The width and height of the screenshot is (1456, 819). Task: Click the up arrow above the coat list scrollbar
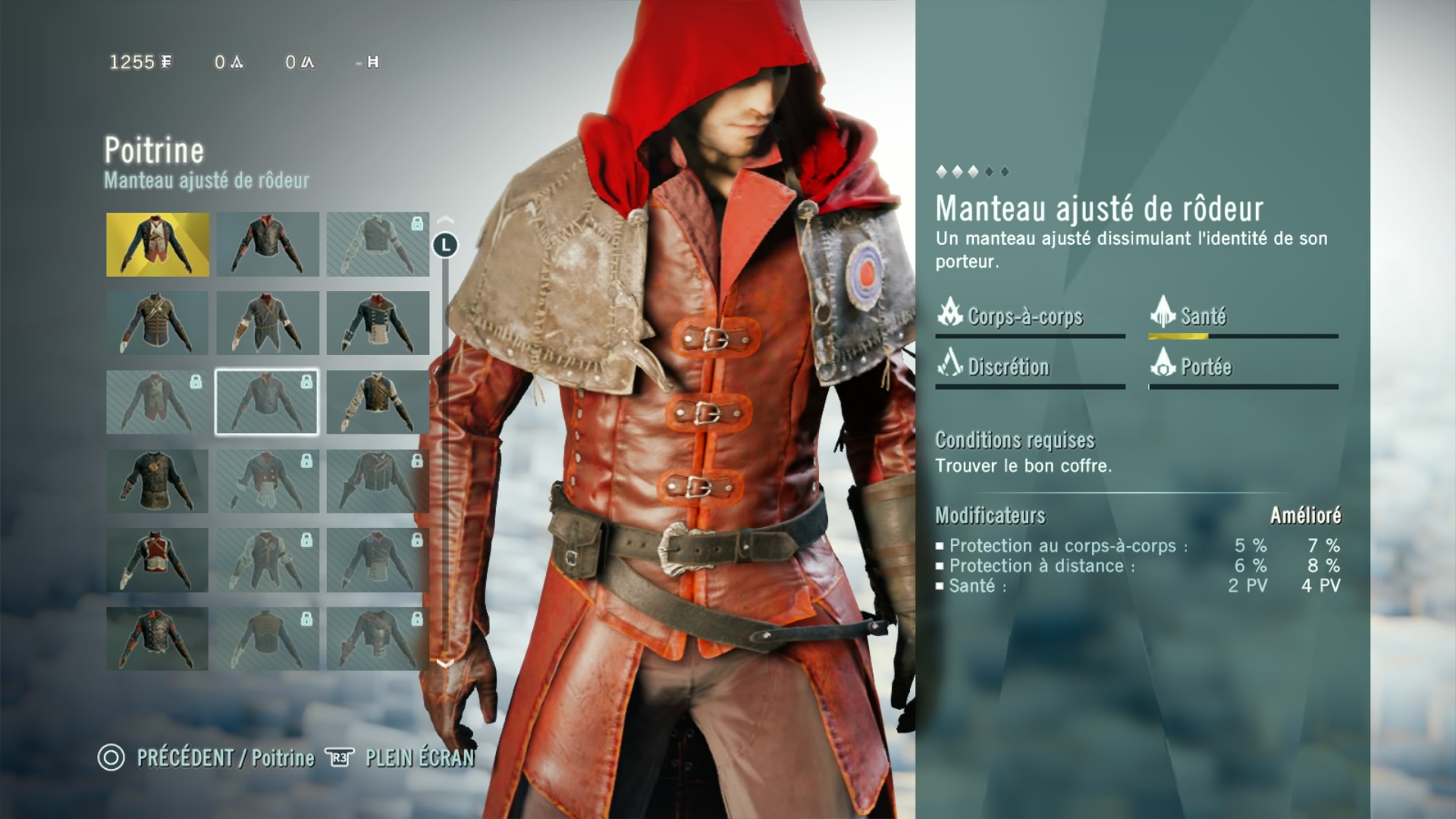445,220
